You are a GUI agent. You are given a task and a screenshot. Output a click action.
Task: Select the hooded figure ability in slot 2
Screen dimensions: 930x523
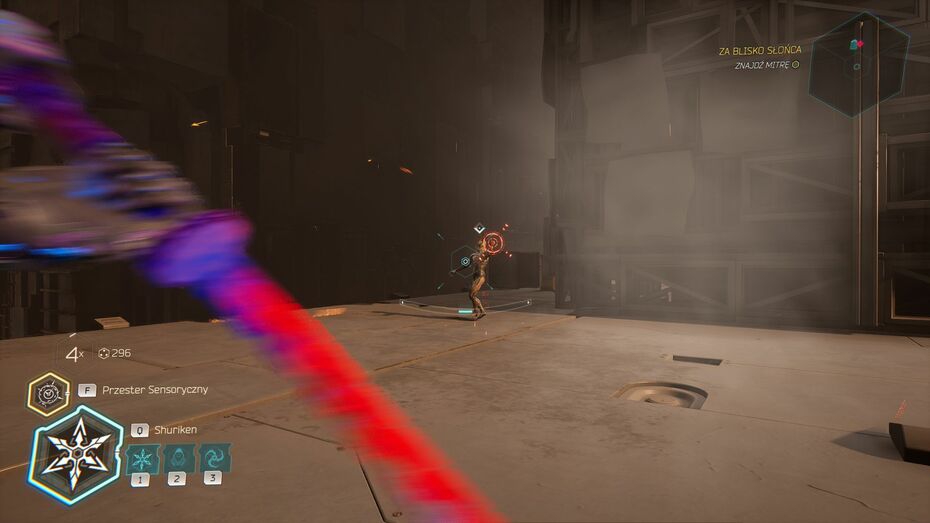coord(177,458)
